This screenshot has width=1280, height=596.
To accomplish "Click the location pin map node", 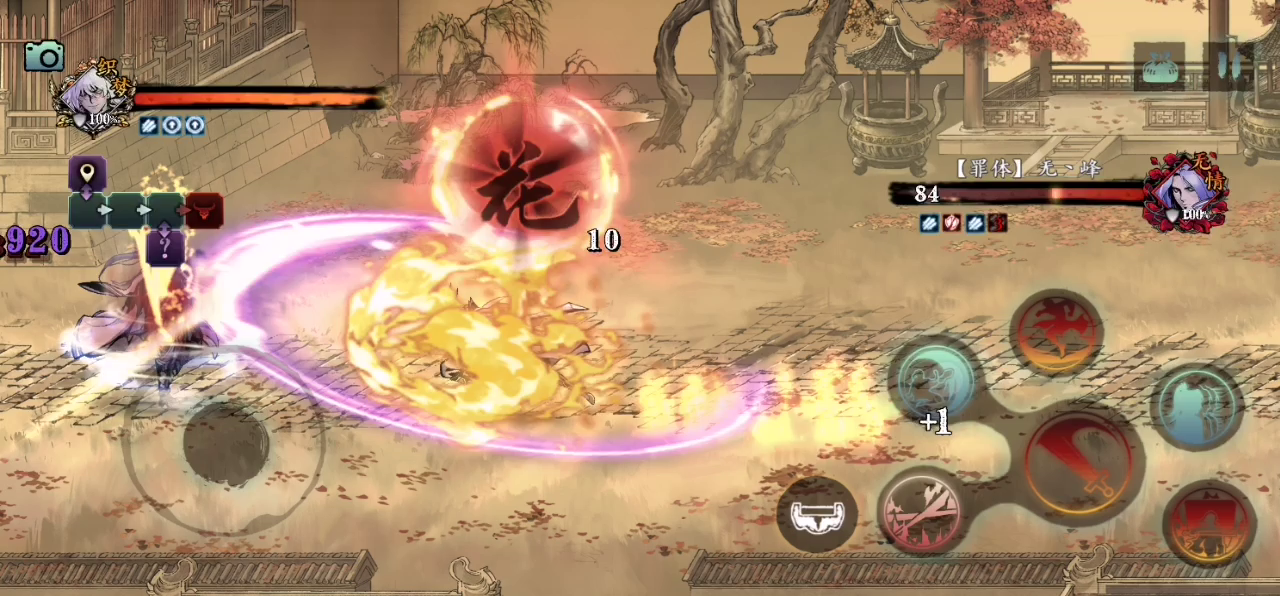I will coord(87,173).
